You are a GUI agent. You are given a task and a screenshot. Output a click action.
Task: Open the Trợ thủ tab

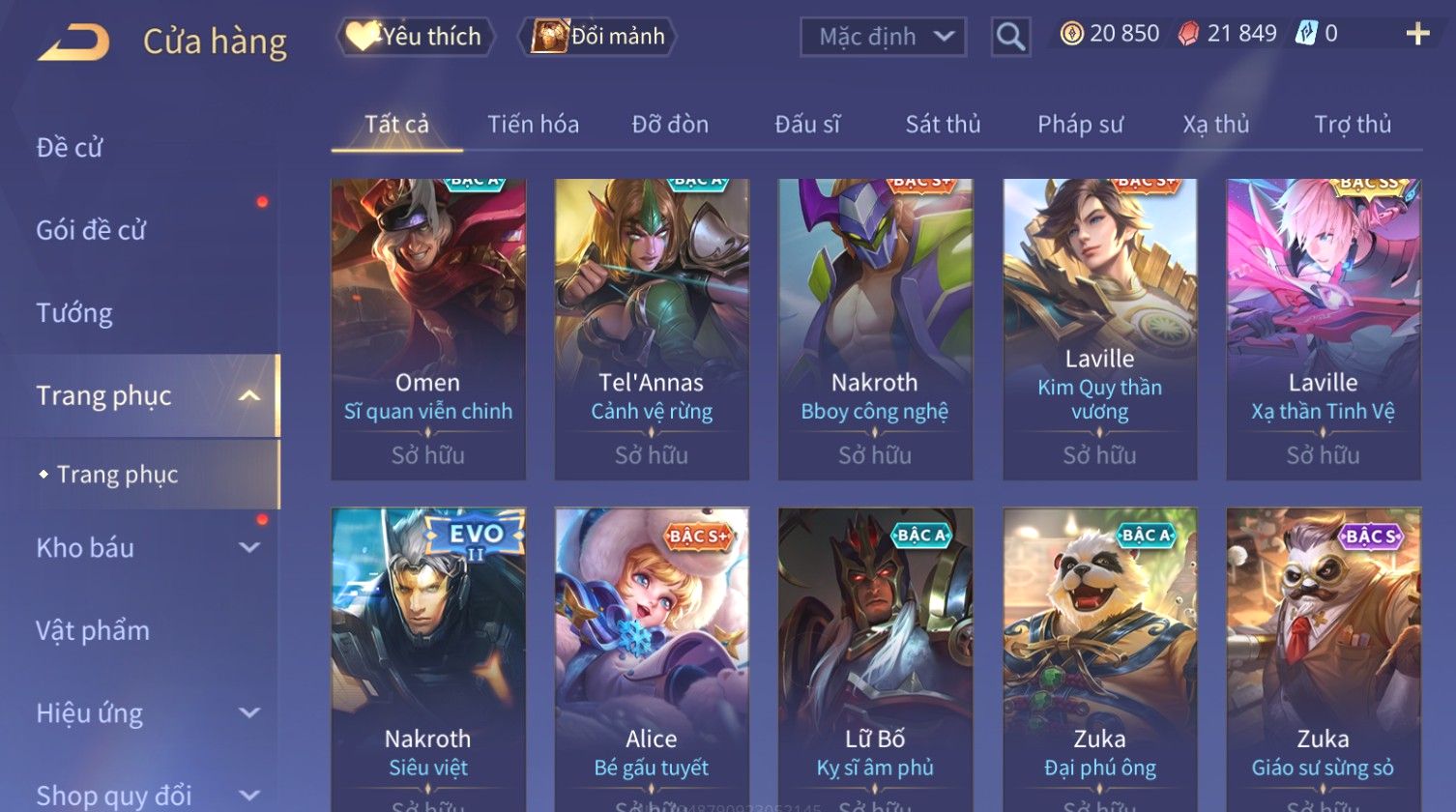(x=1352, y=125)
